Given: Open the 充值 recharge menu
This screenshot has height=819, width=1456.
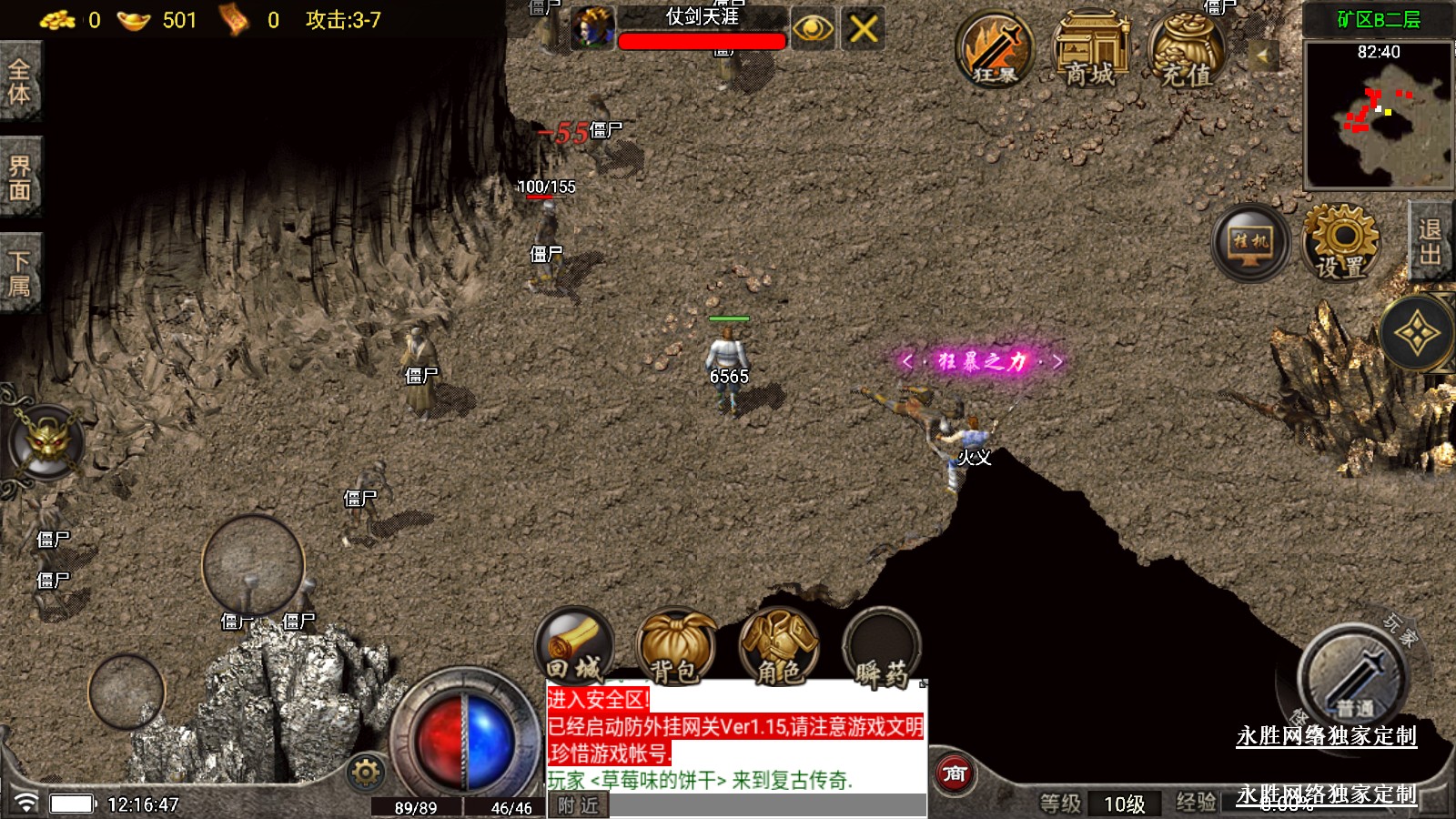Looking at the screenshot, I should [1187, 51].
